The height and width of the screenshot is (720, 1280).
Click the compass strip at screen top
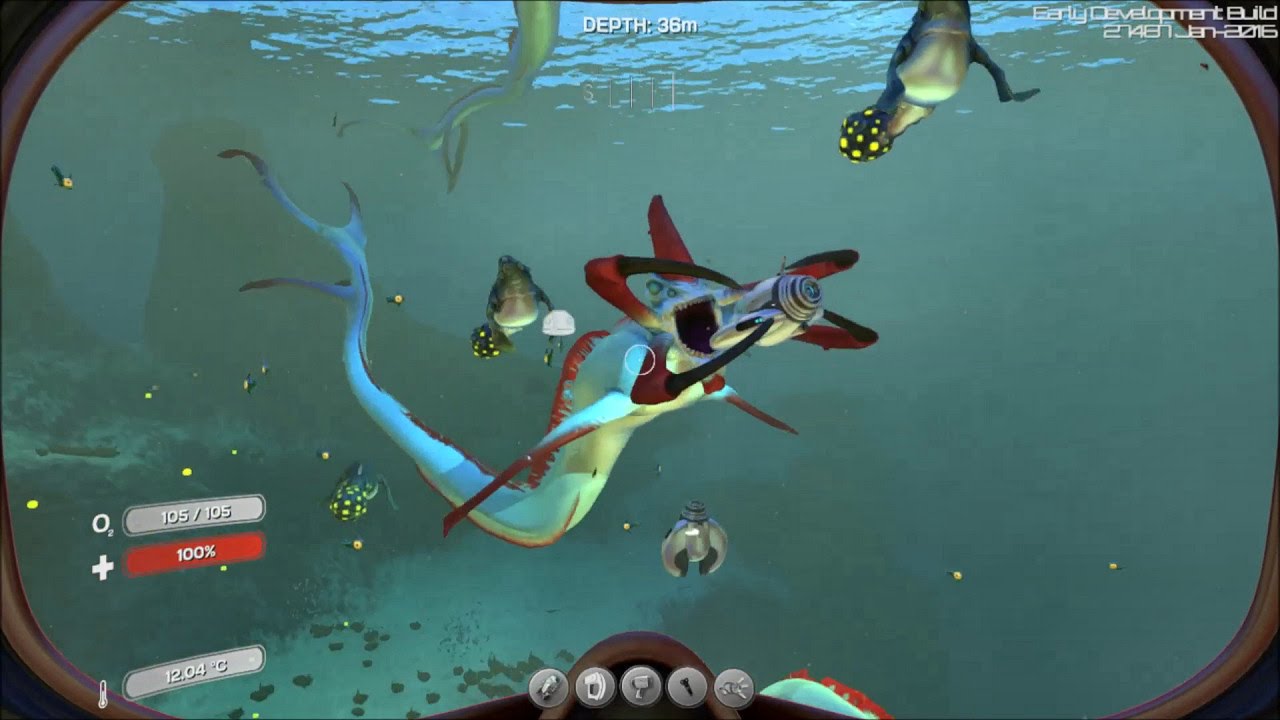[x=630, y=93]
